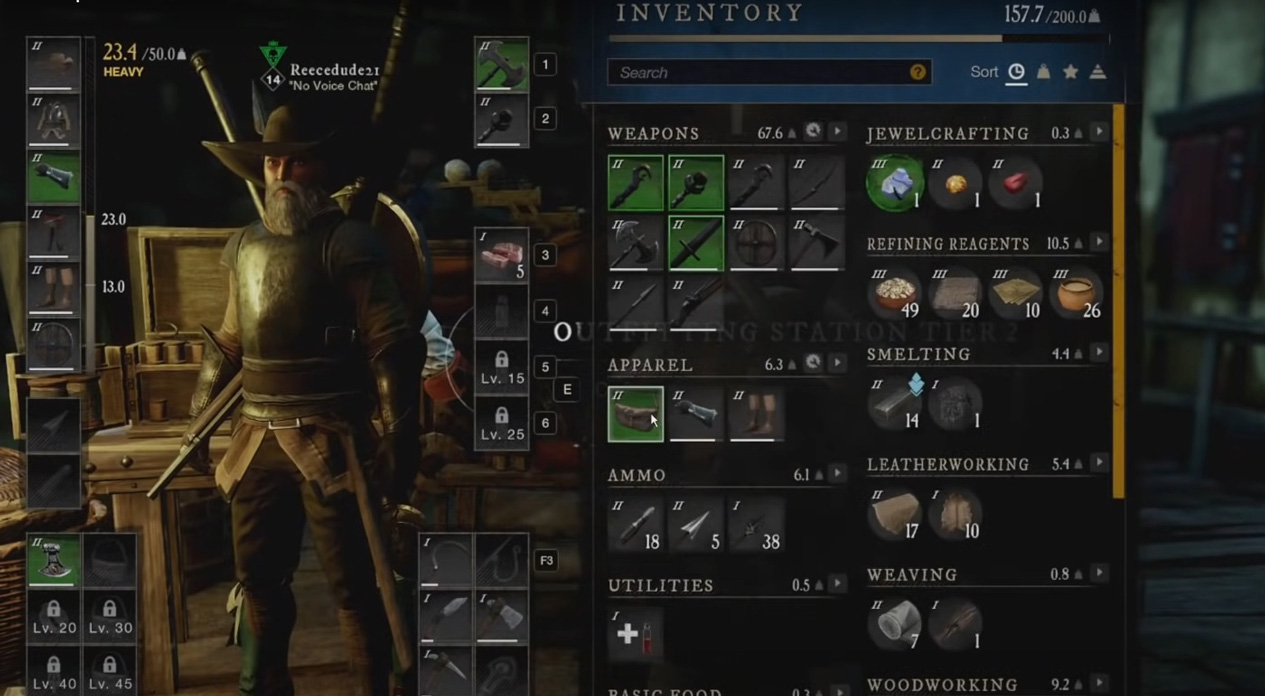The width and height of the screenshot is (1265, 696).
Task: Click the inventory Search field
Action: (760, 73)
